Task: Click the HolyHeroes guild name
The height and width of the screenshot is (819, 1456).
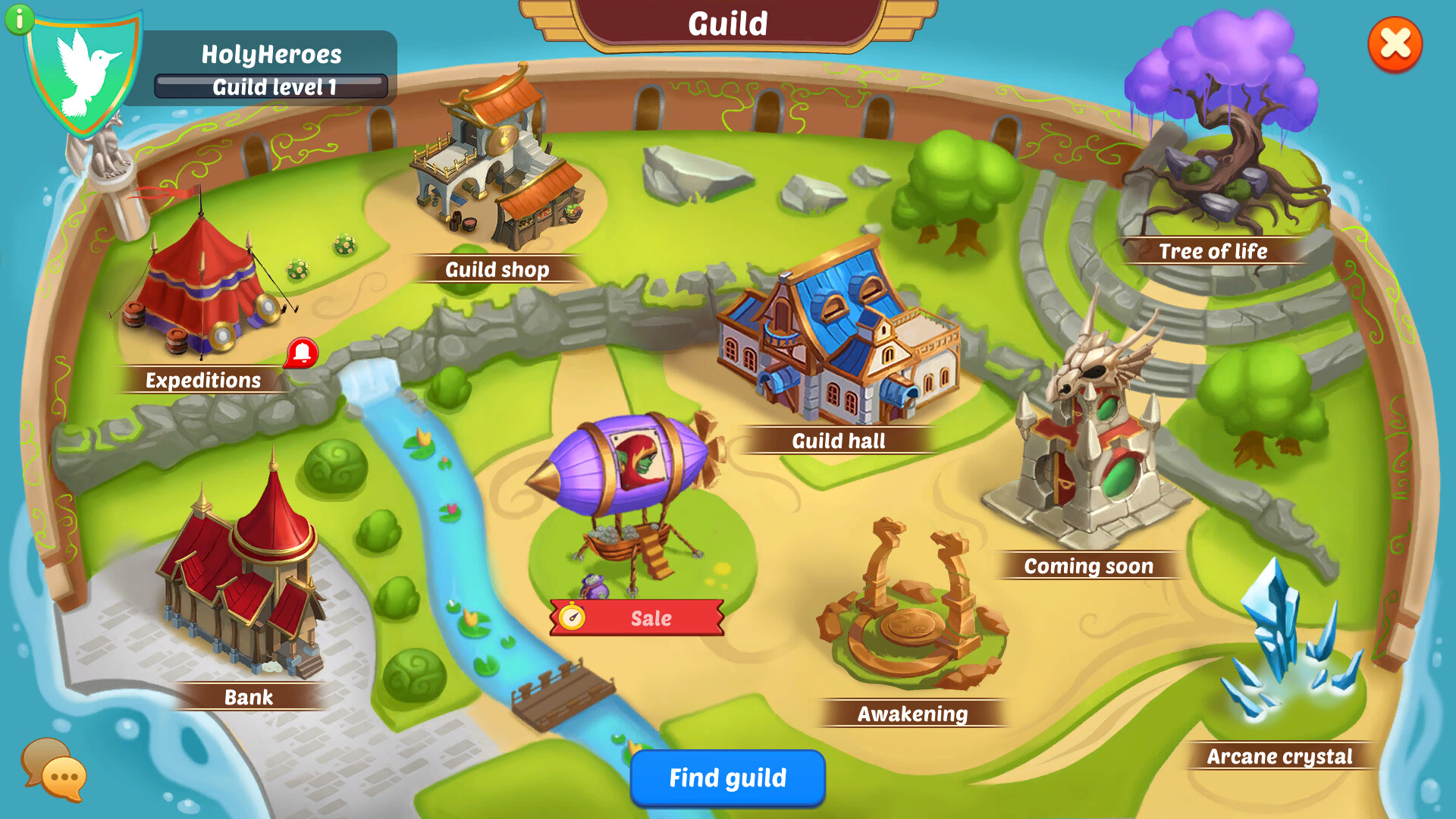Action: click(273, 54)
